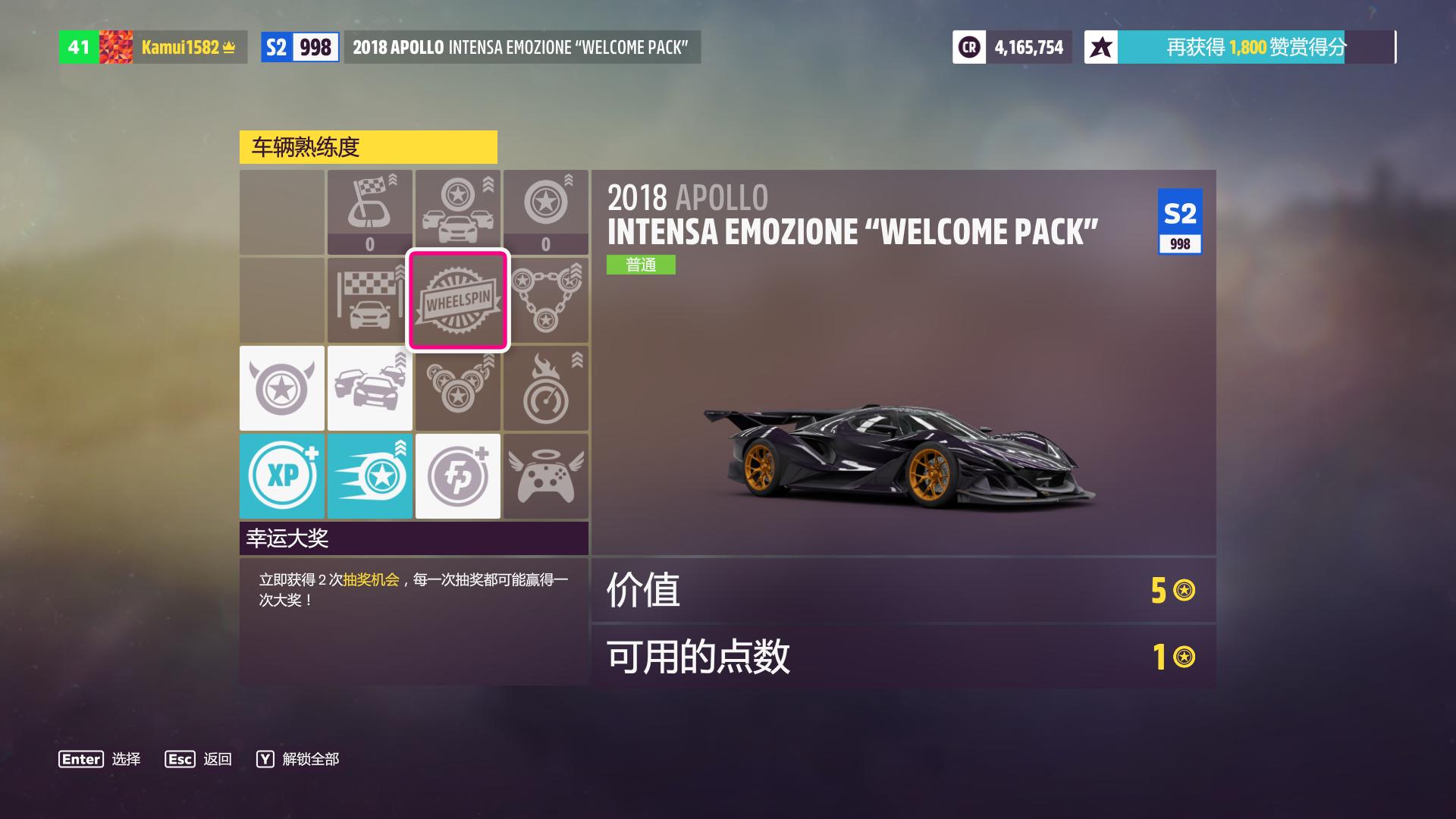
Task: Select the flaming gauge perk icon
Action: (546, 388)
